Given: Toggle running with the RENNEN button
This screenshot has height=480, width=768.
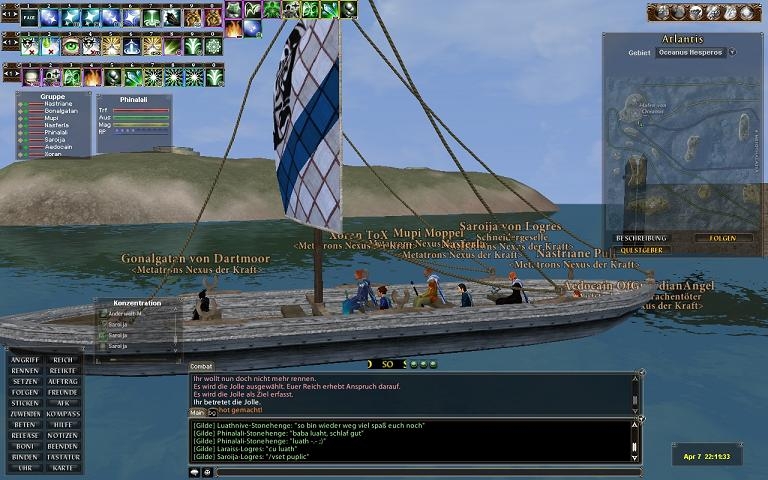Looking at the screenshot, I should [26, 371].
